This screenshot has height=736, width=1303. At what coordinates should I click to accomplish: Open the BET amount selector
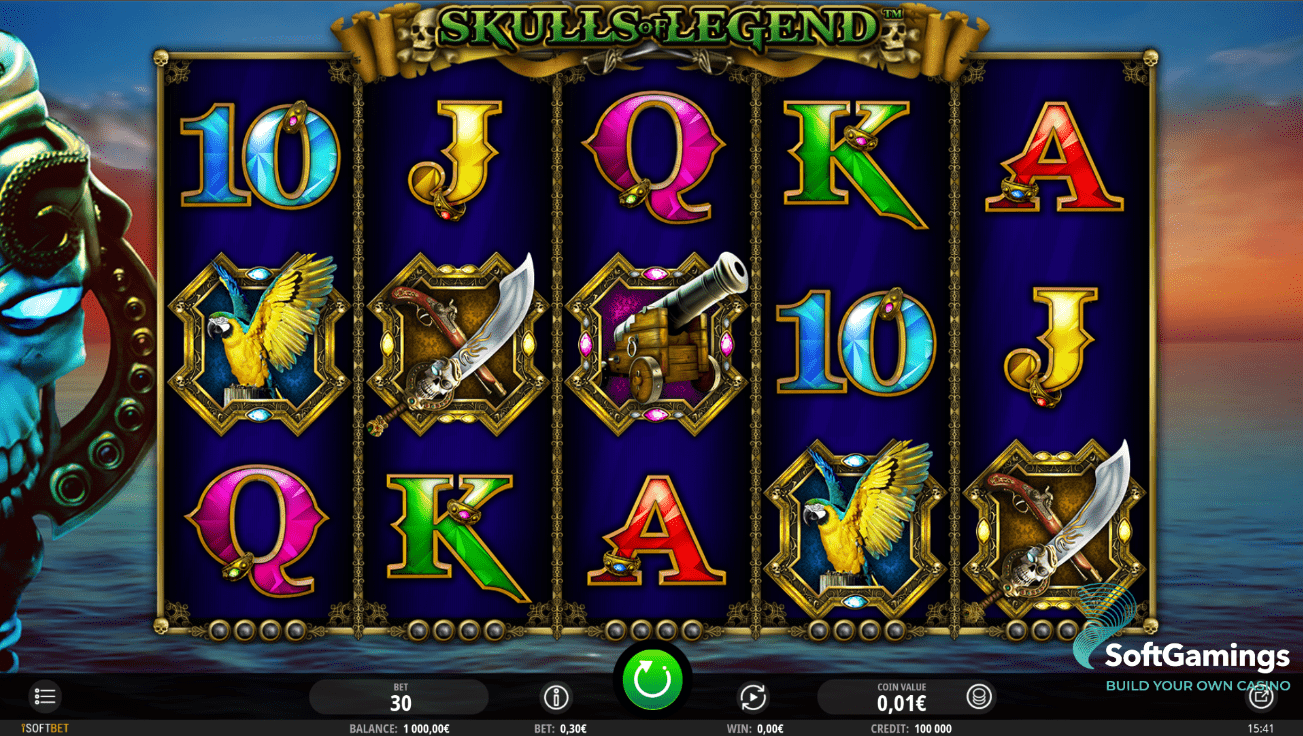400,697
